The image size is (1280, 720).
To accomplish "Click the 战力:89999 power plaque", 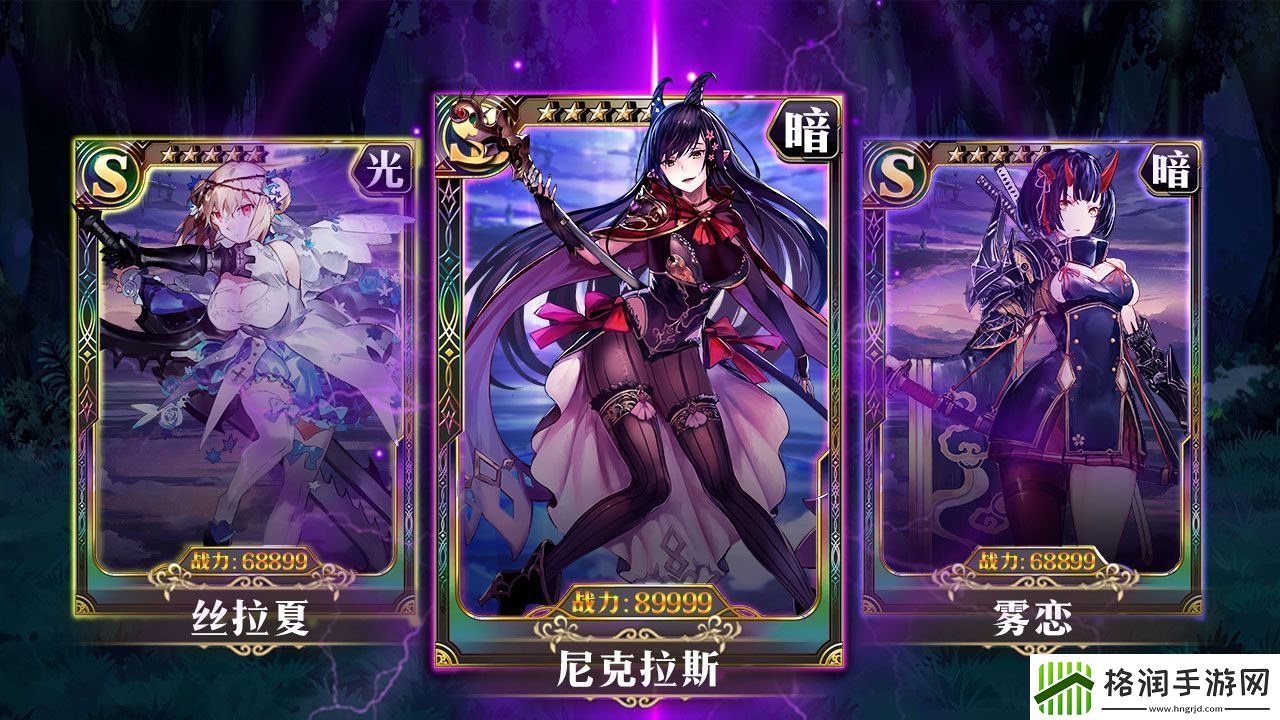I will [x=640, y=600].
